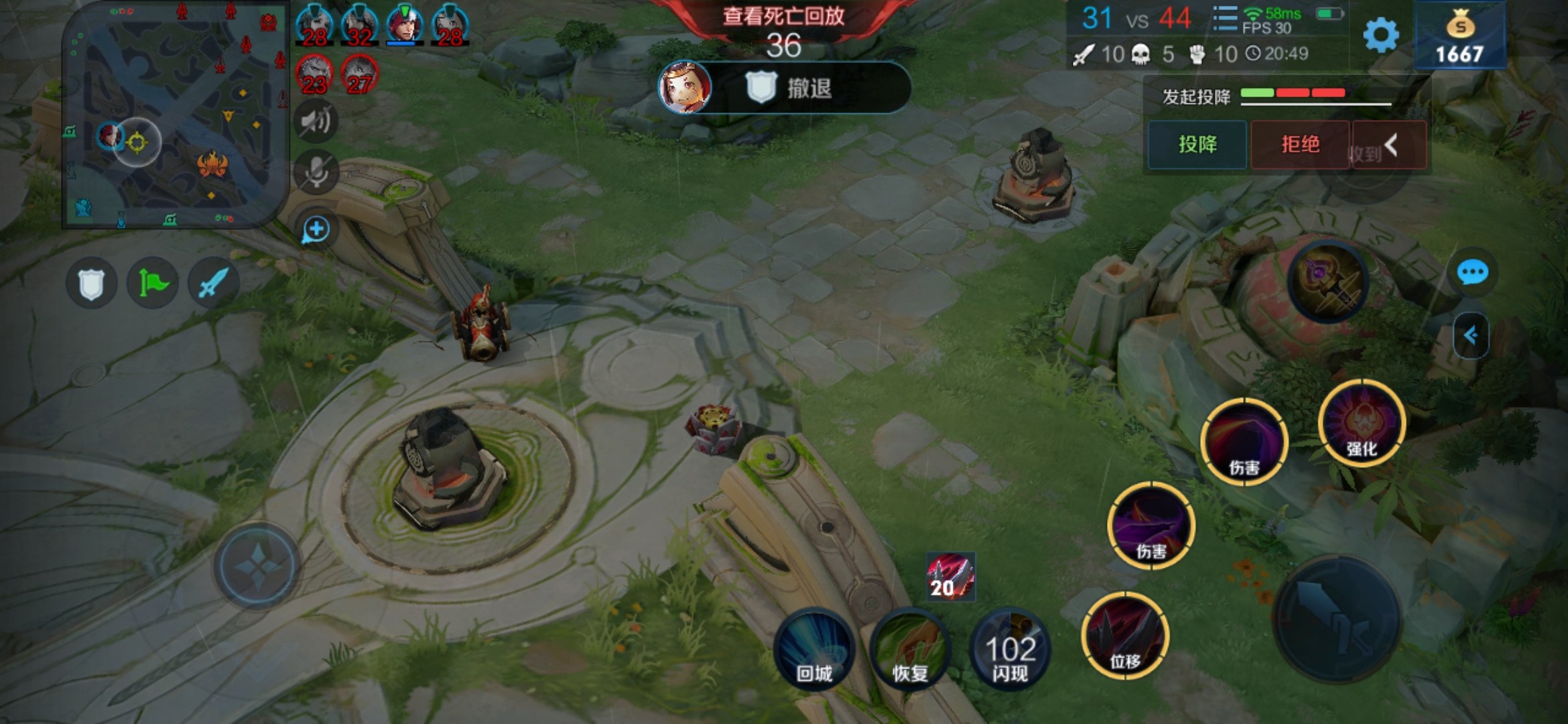Activate the 位移 dash skill

tap(1125, 636)
